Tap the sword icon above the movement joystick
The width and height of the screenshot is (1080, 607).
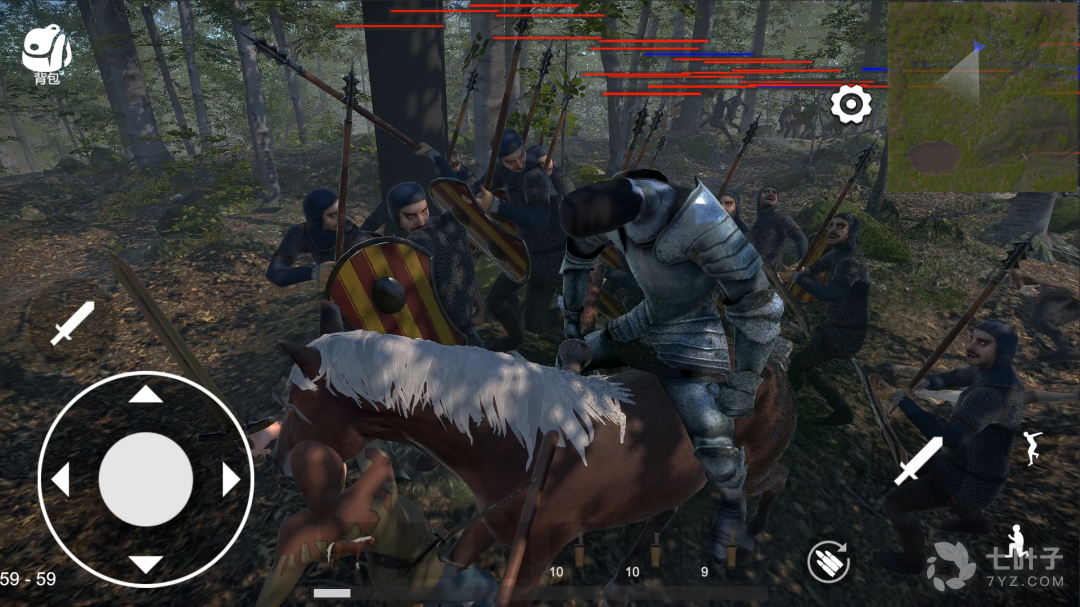[x=71, y=324]
